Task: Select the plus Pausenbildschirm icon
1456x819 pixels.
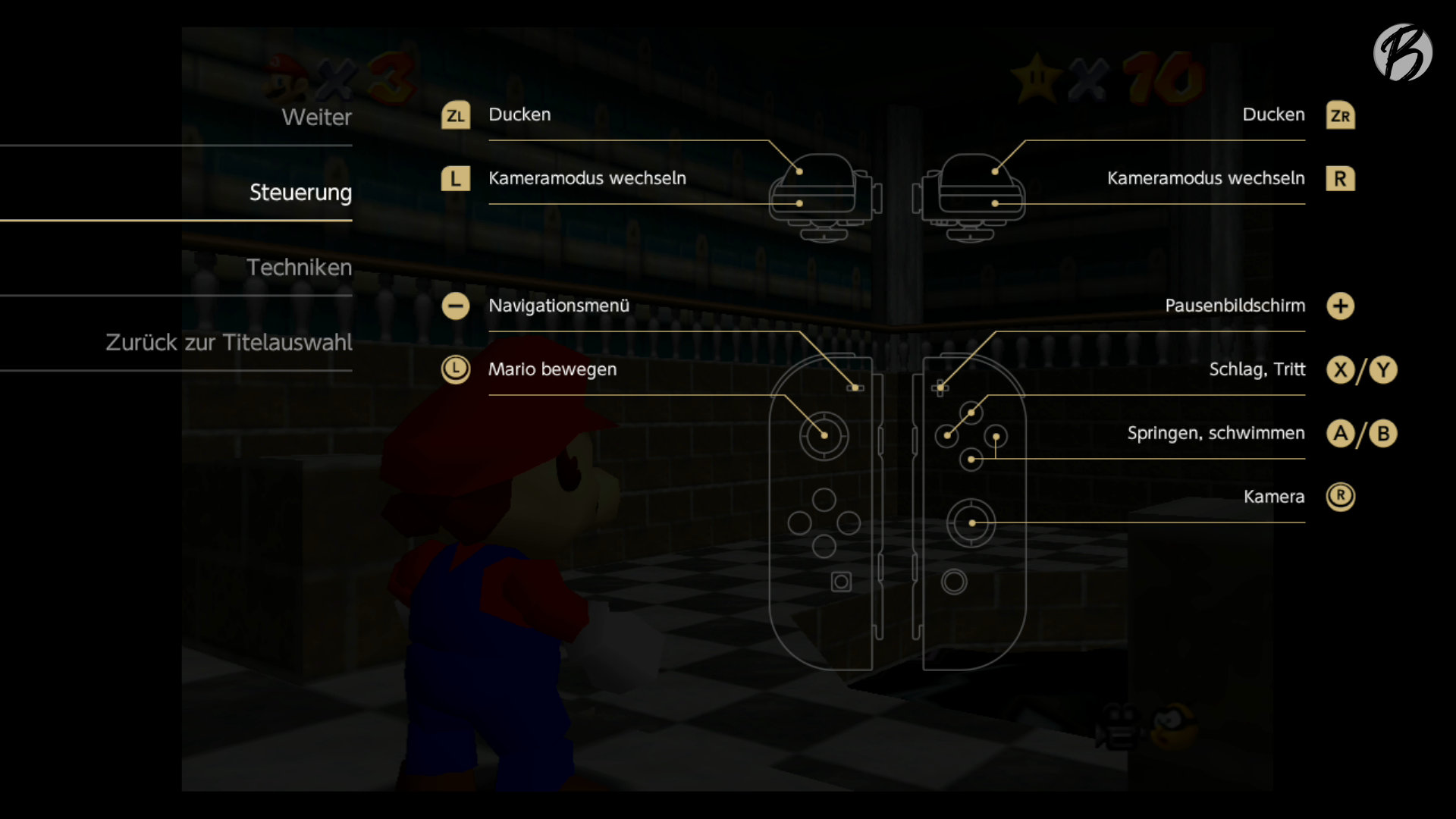Action: tap(1341, 306)
